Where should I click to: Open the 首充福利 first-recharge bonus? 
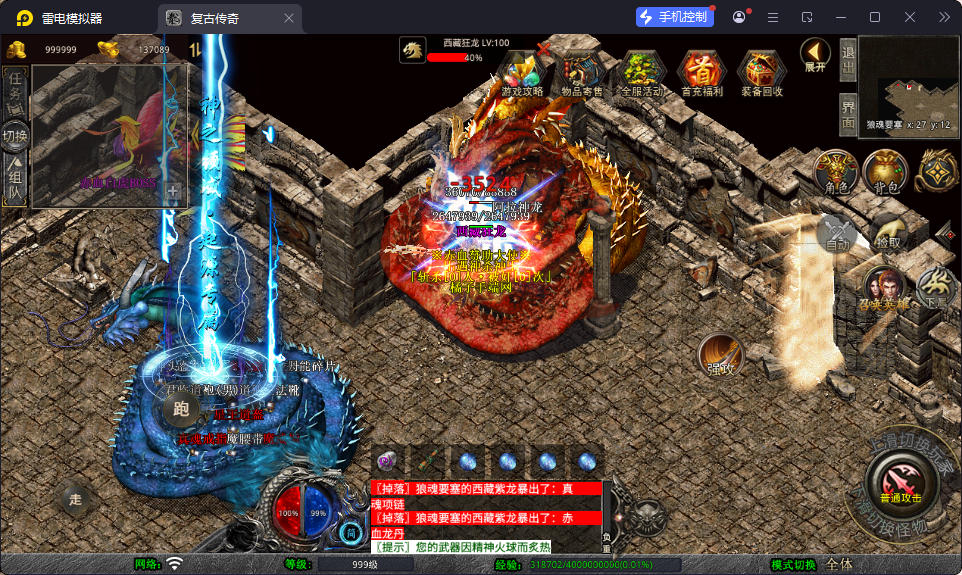coord(702,72)
